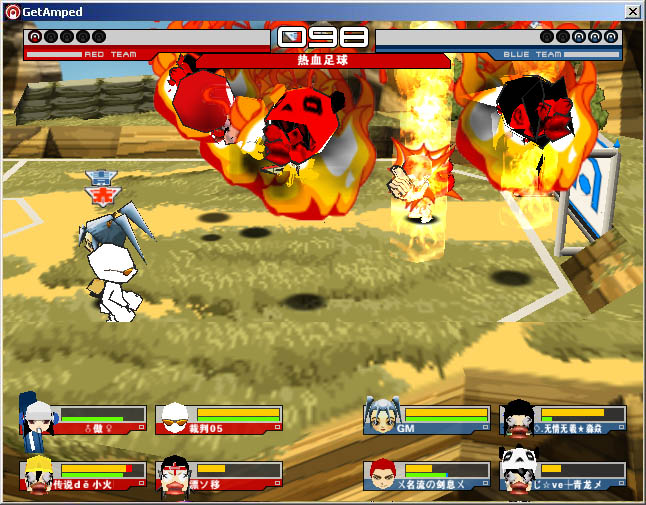Choose the panda-hat player's panel
This screenshot has height=505, width=646.
[x=564, y=476]
